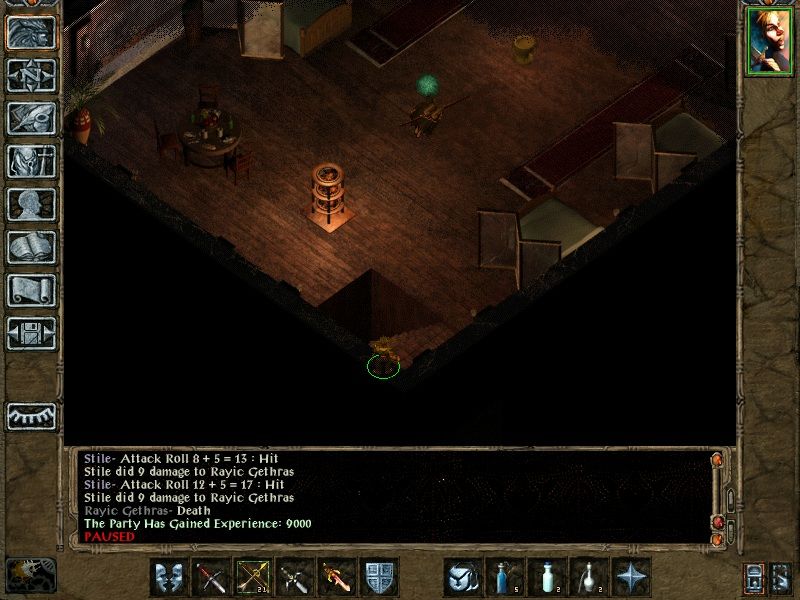The image size is (800, 600).
Task: Click the clock icon in the bottom-left corner
Action: coord(30,574)
